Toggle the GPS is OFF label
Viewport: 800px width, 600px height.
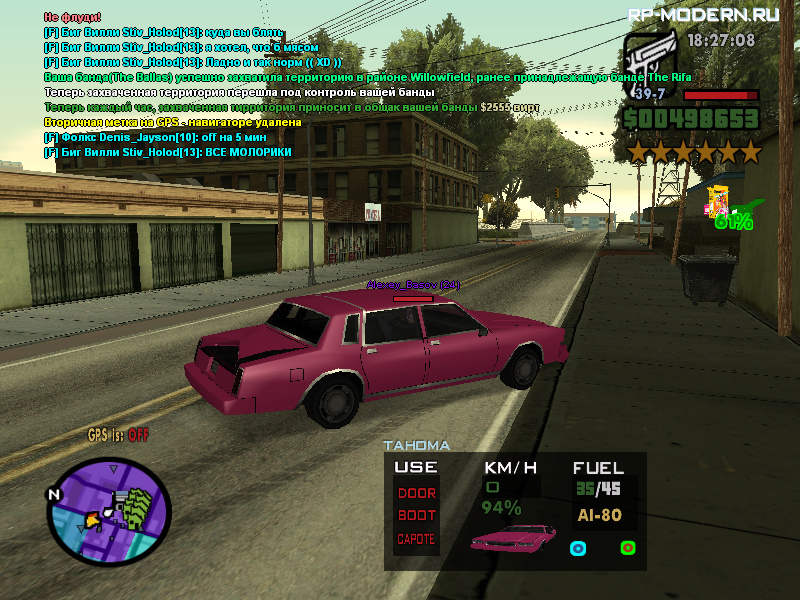[x=118, y=435]
